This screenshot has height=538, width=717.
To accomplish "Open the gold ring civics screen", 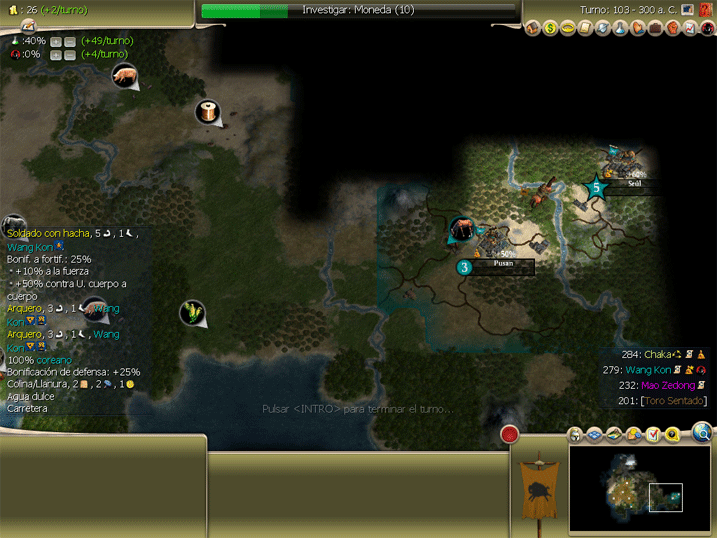I will (567, 28).
